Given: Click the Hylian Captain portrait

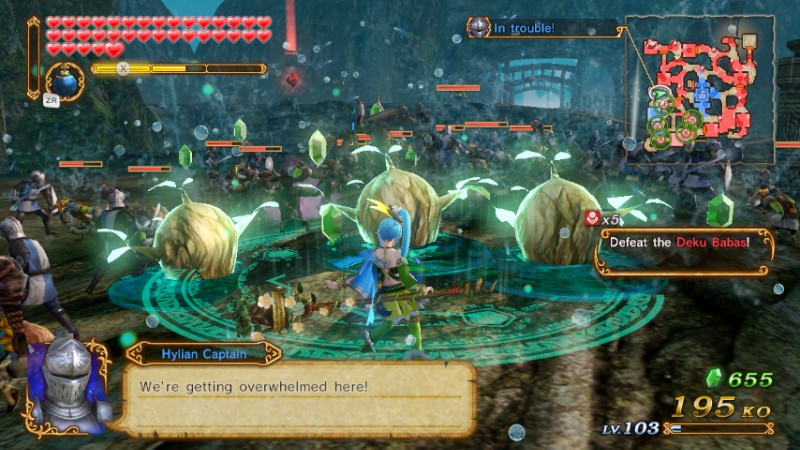Looking at the screenshot, I should (66, 385).
